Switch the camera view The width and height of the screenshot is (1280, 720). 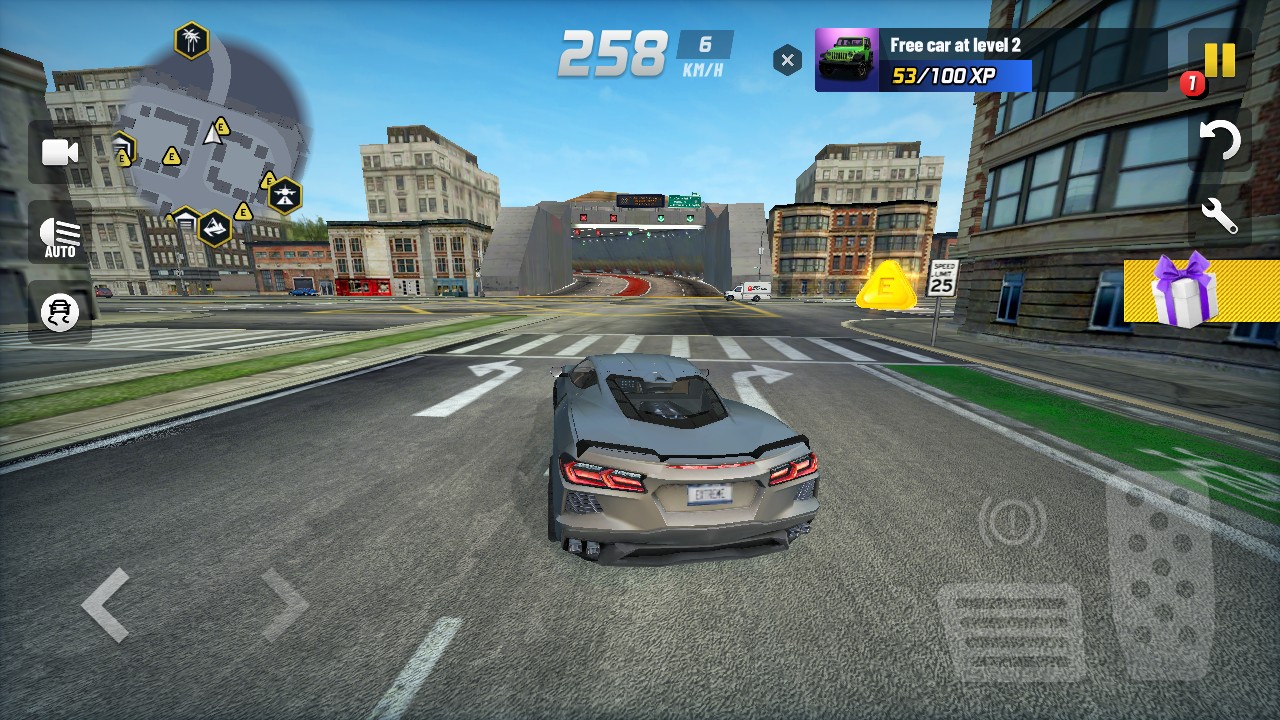tap(60, 152)
